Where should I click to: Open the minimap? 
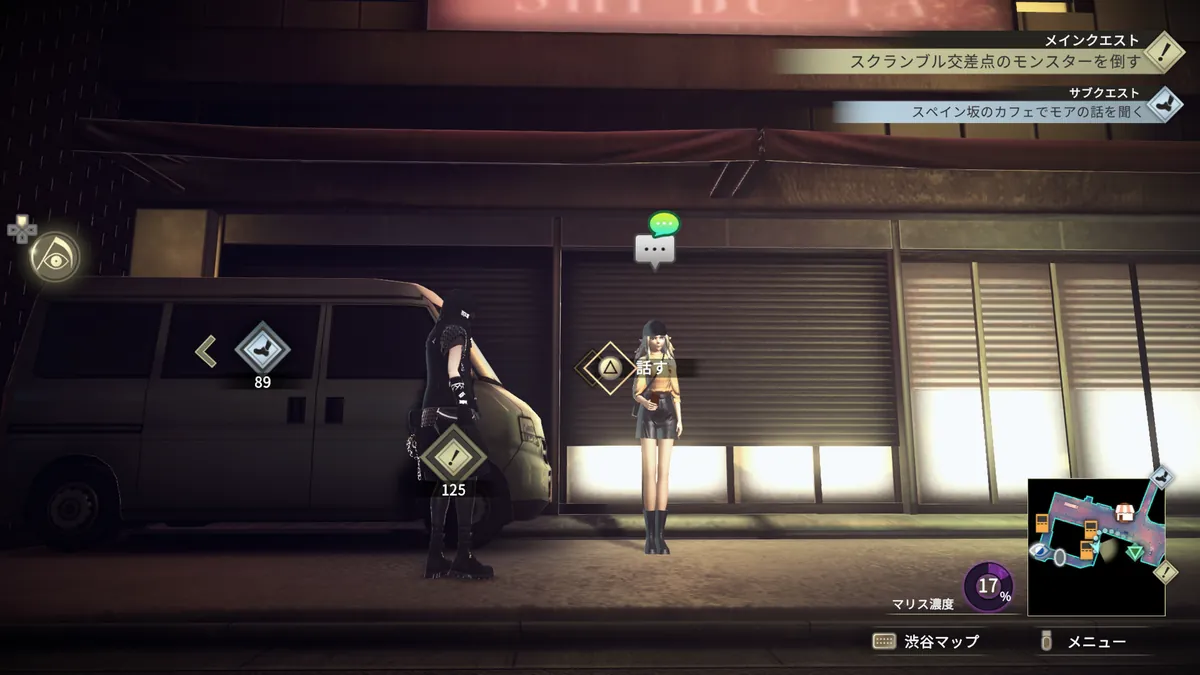click(x=1096, y=547)
